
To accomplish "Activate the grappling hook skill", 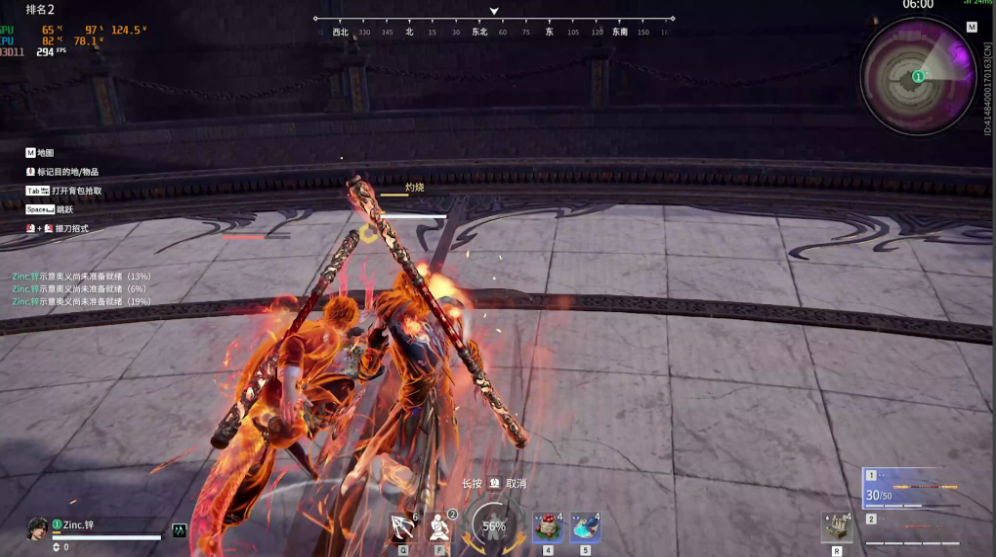I will click(402, 527).
